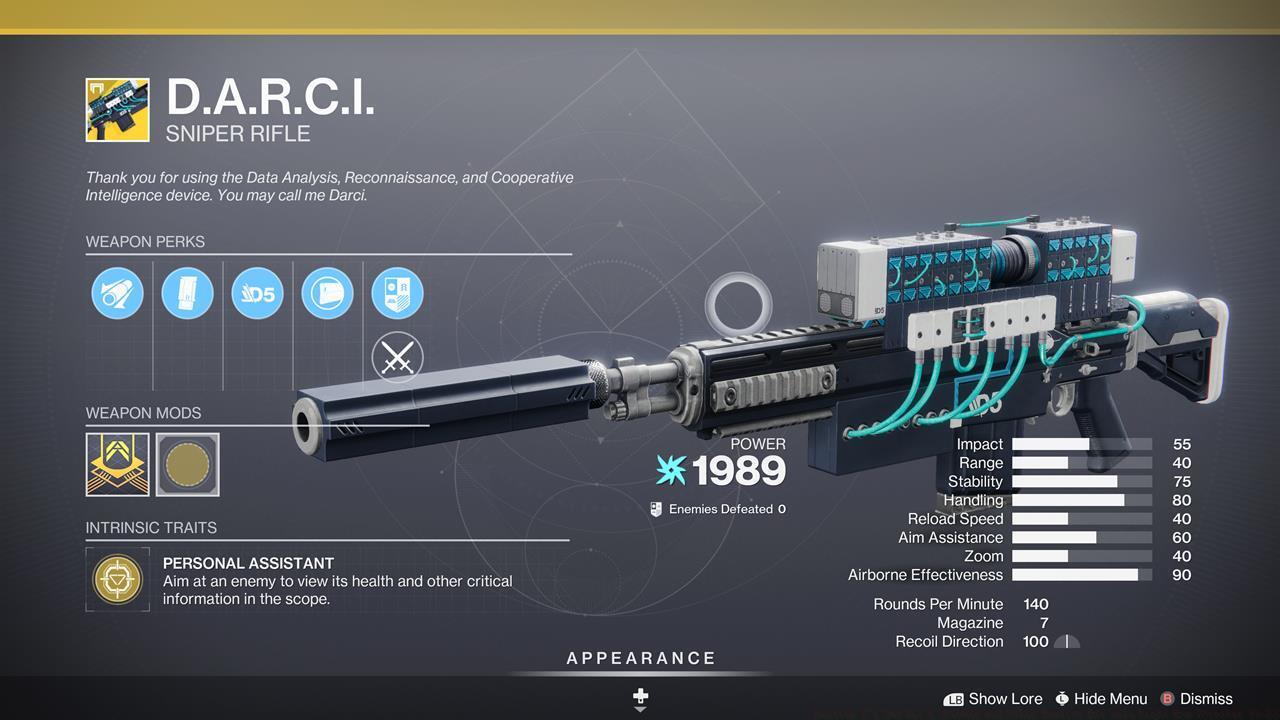The width and height of the screenshot is (1280, 720).
Task: View the Personal Assistant intrinsic trait
Action: tap(118, 580)
